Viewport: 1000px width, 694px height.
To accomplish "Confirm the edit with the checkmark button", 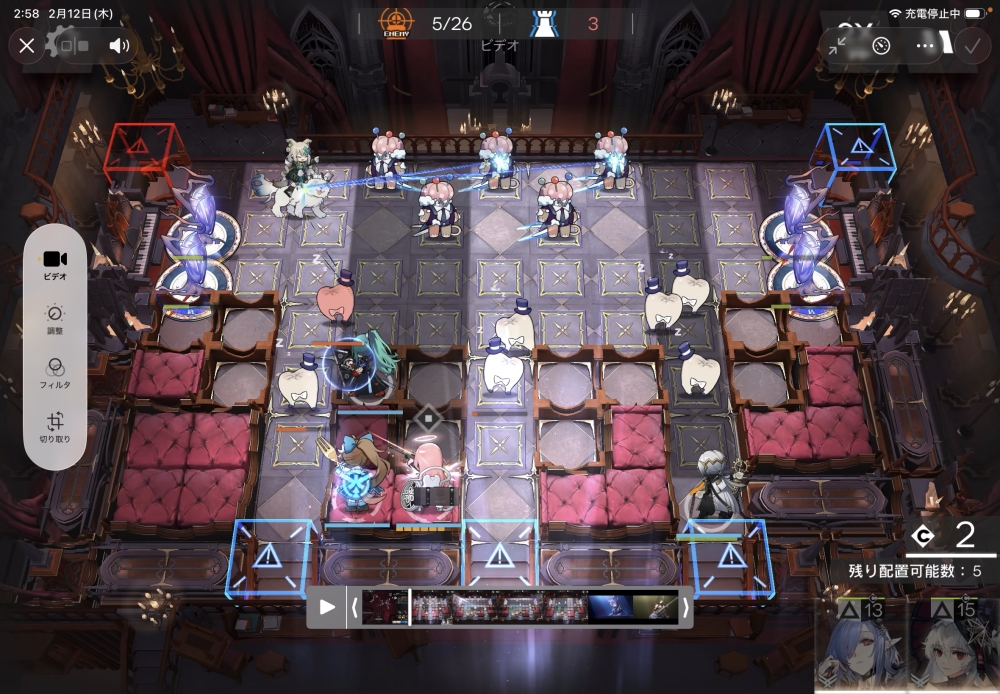I will 970,45.
